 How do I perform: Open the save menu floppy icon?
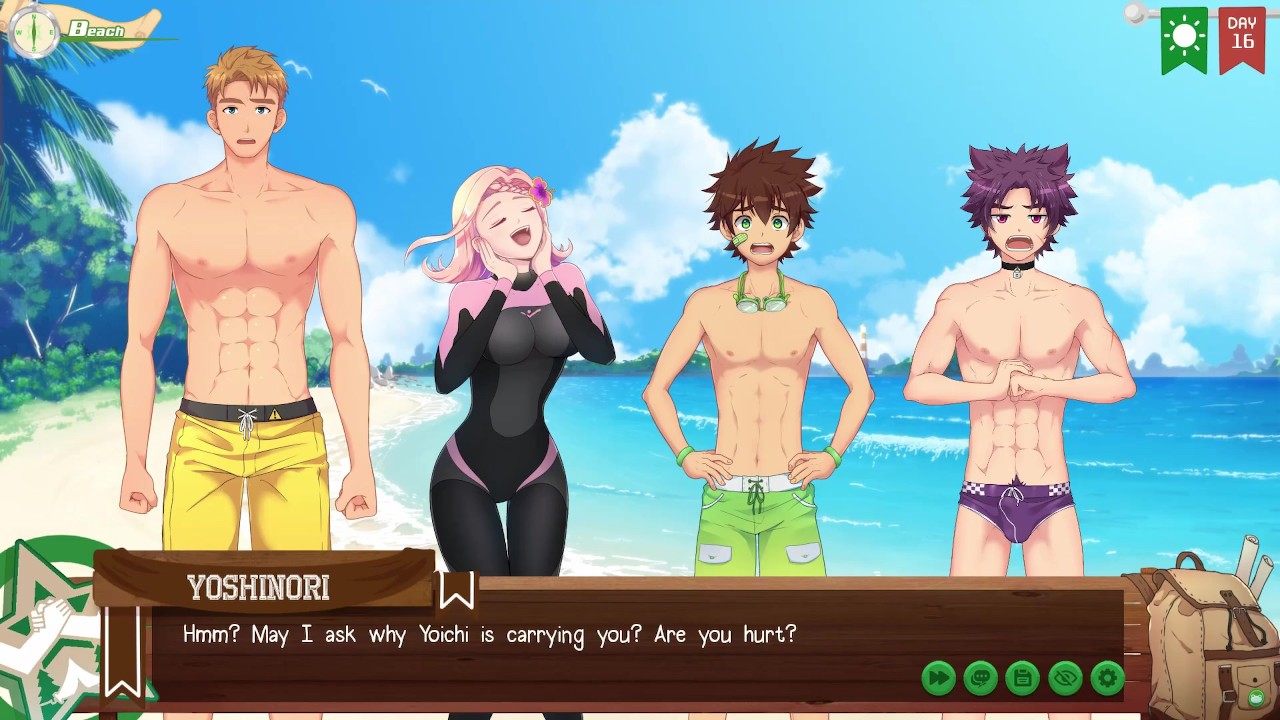point(1022,678)
